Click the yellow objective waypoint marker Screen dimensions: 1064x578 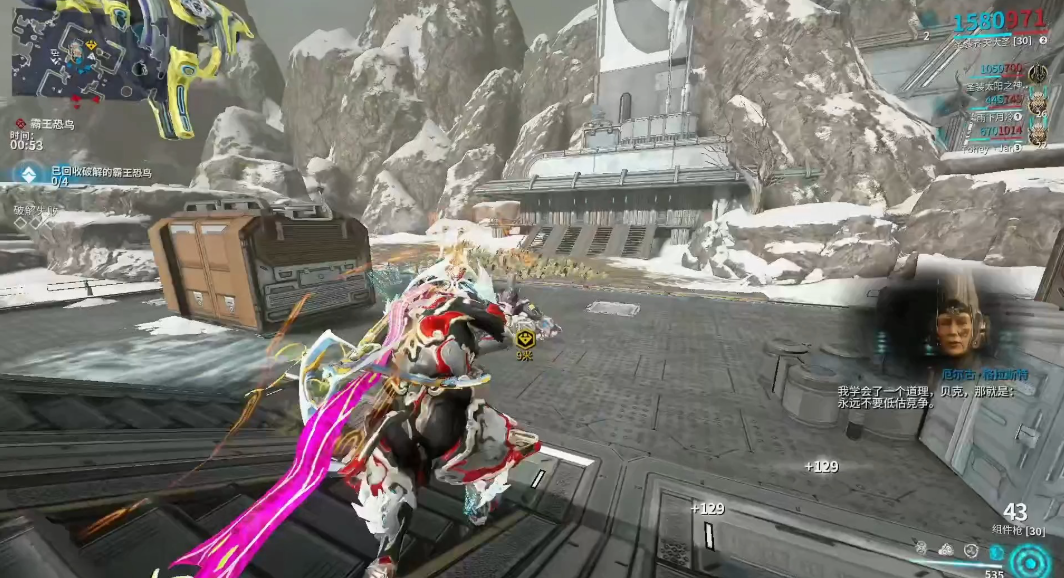pos(523,338)
